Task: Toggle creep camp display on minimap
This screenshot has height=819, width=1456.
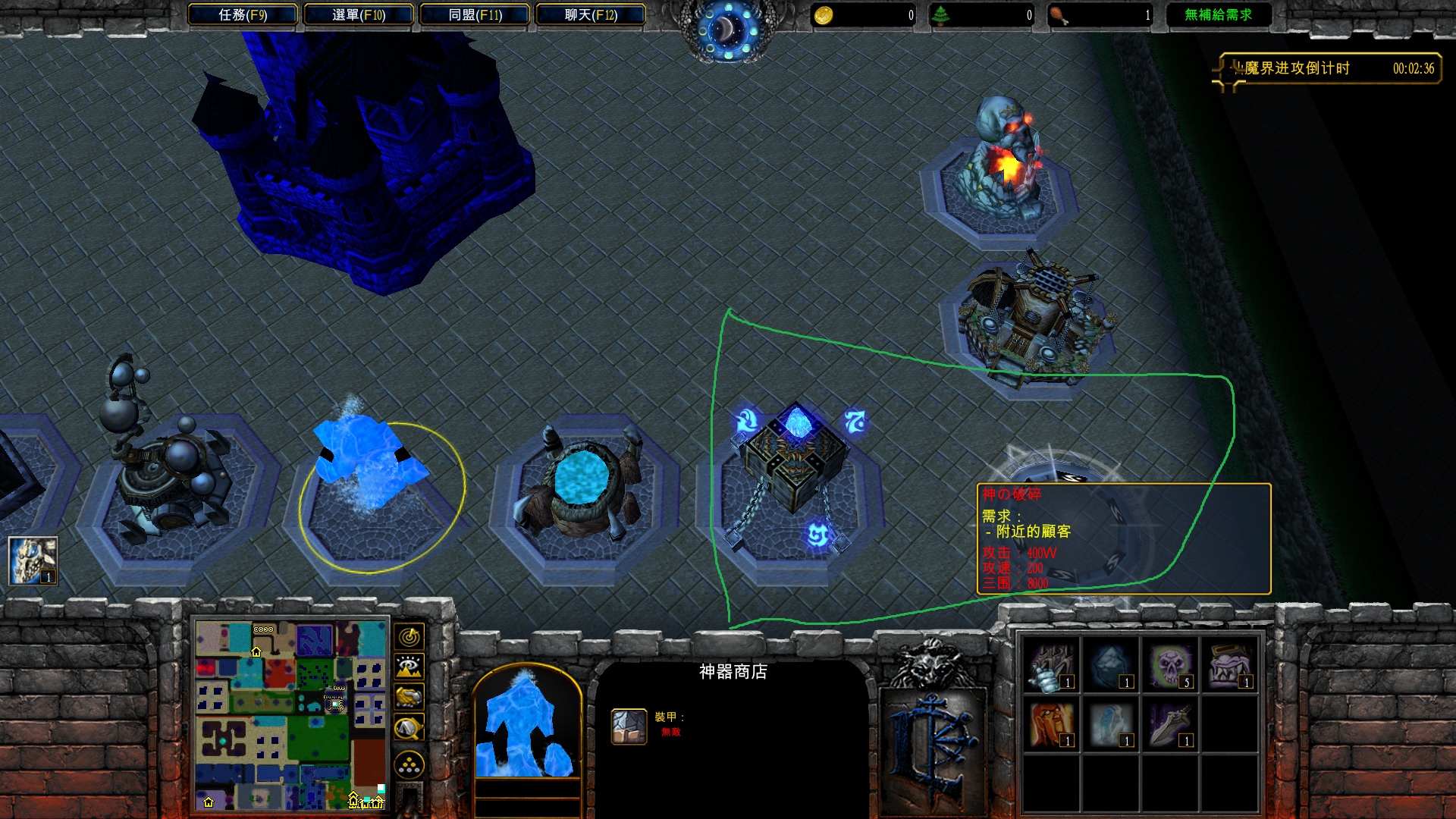Action: pyautogui.click(x=409, y=728)
